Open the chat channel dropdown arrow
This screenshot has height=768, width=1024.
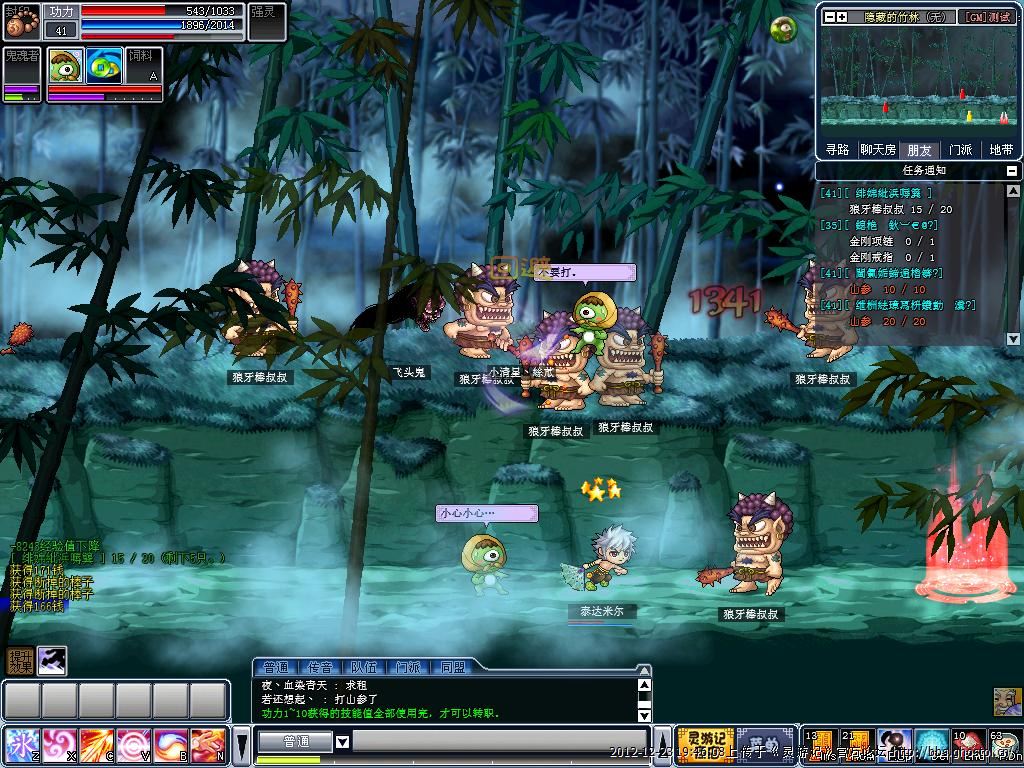pos(342,742)
